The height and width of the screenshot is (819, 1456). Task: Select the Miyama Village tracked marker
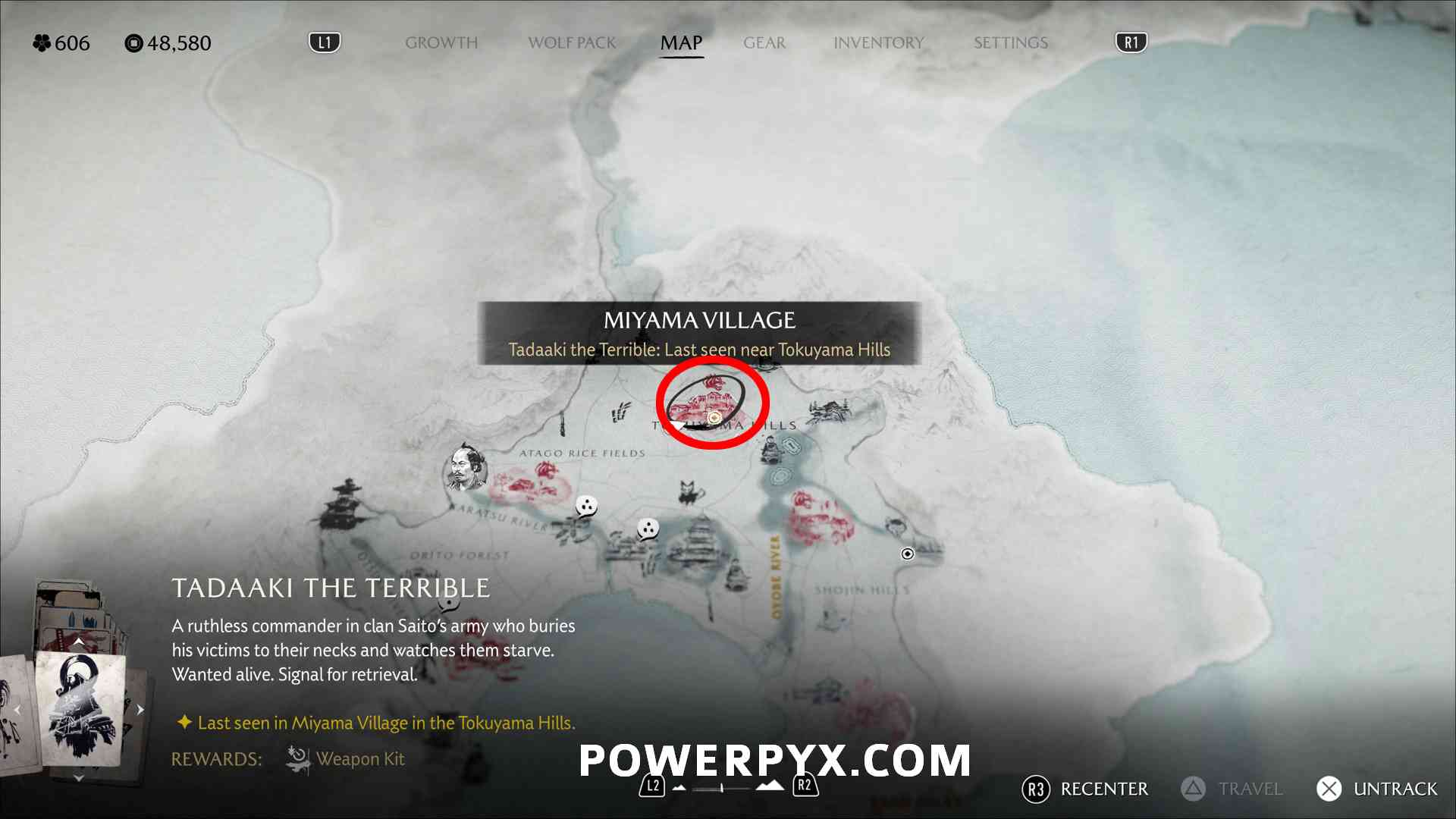coord(714,417)
